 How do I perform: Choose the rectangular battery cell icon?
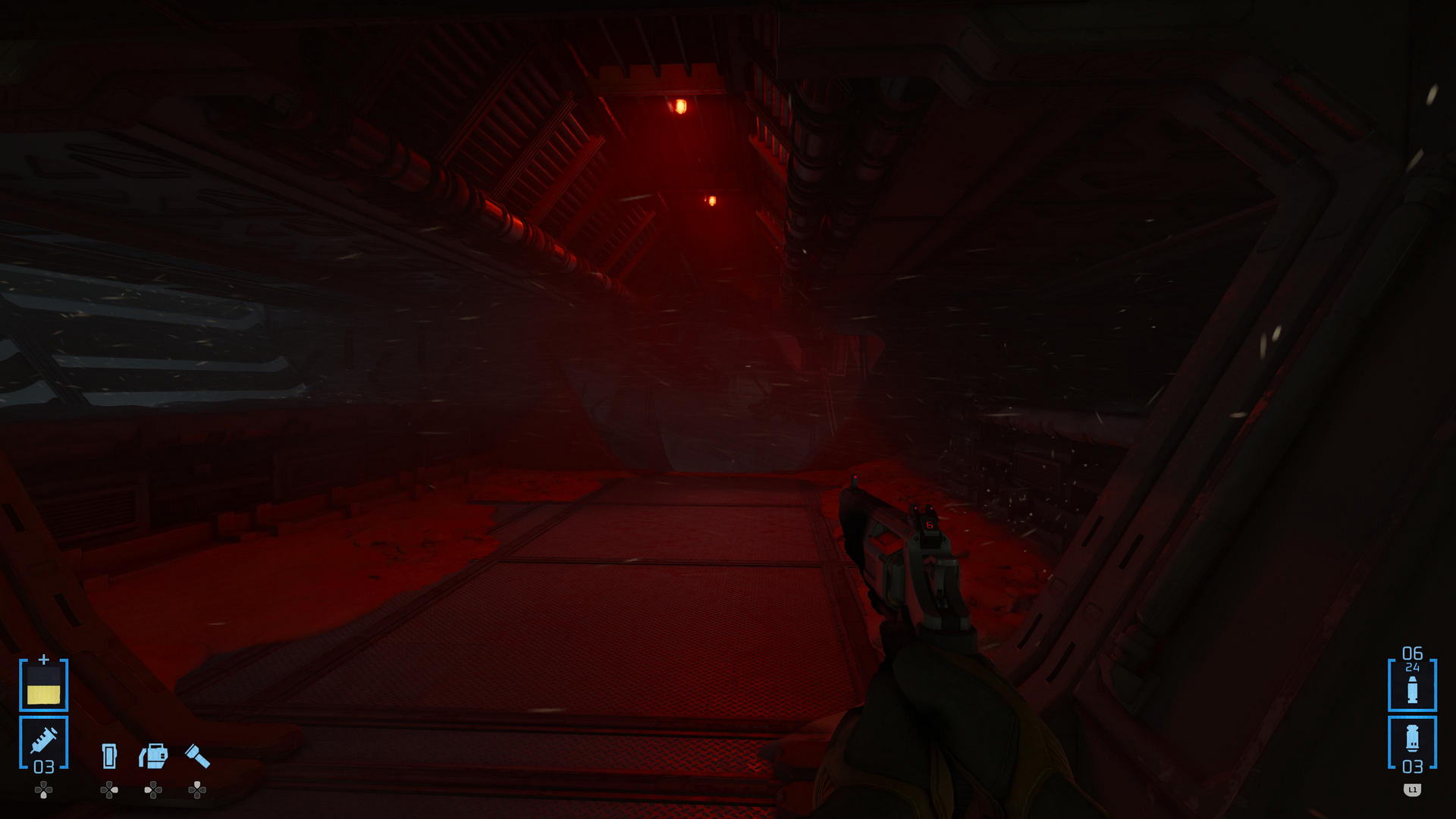tap(109, 756)
